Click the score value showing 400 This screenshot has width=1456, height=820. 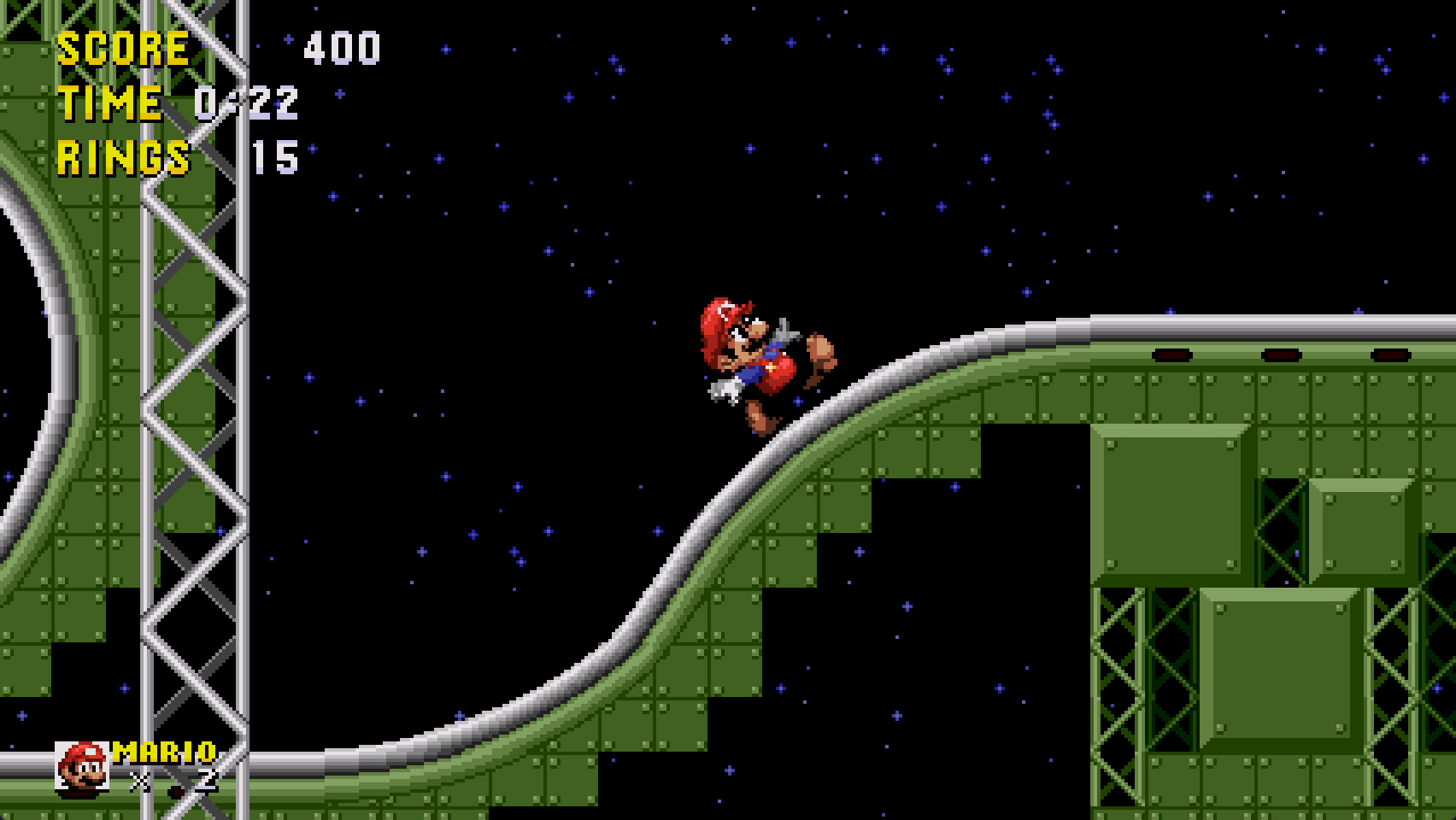tap(342, 47)
